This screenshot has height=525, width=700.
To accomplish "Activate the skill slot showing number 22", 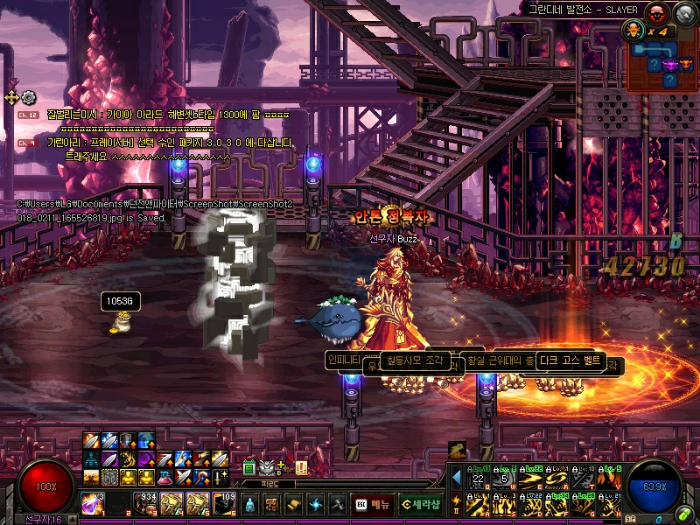I will 477,480.
